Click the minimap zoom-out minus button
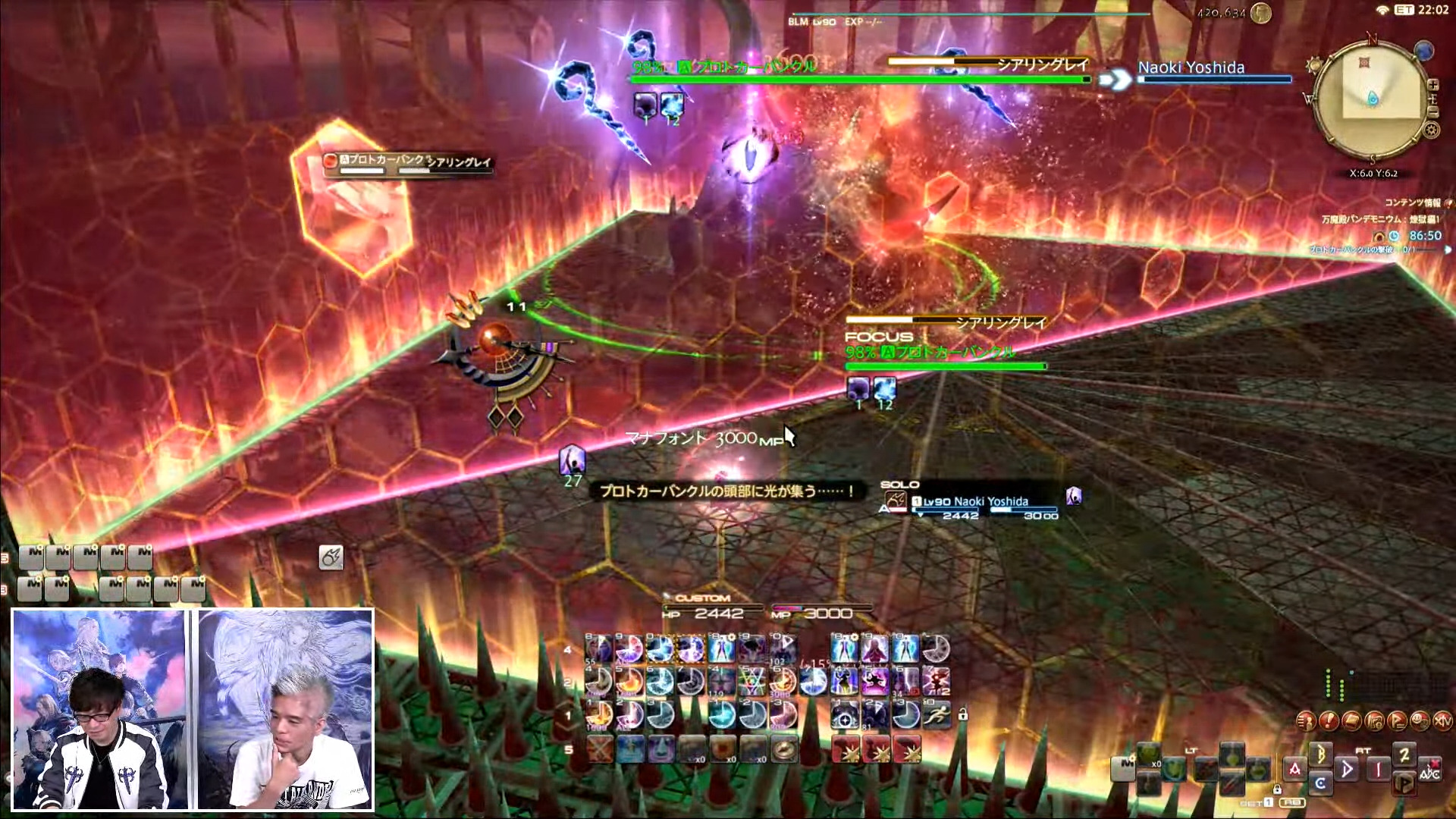The width and height of the screenshot is (1456, 819). point(1432,112)
